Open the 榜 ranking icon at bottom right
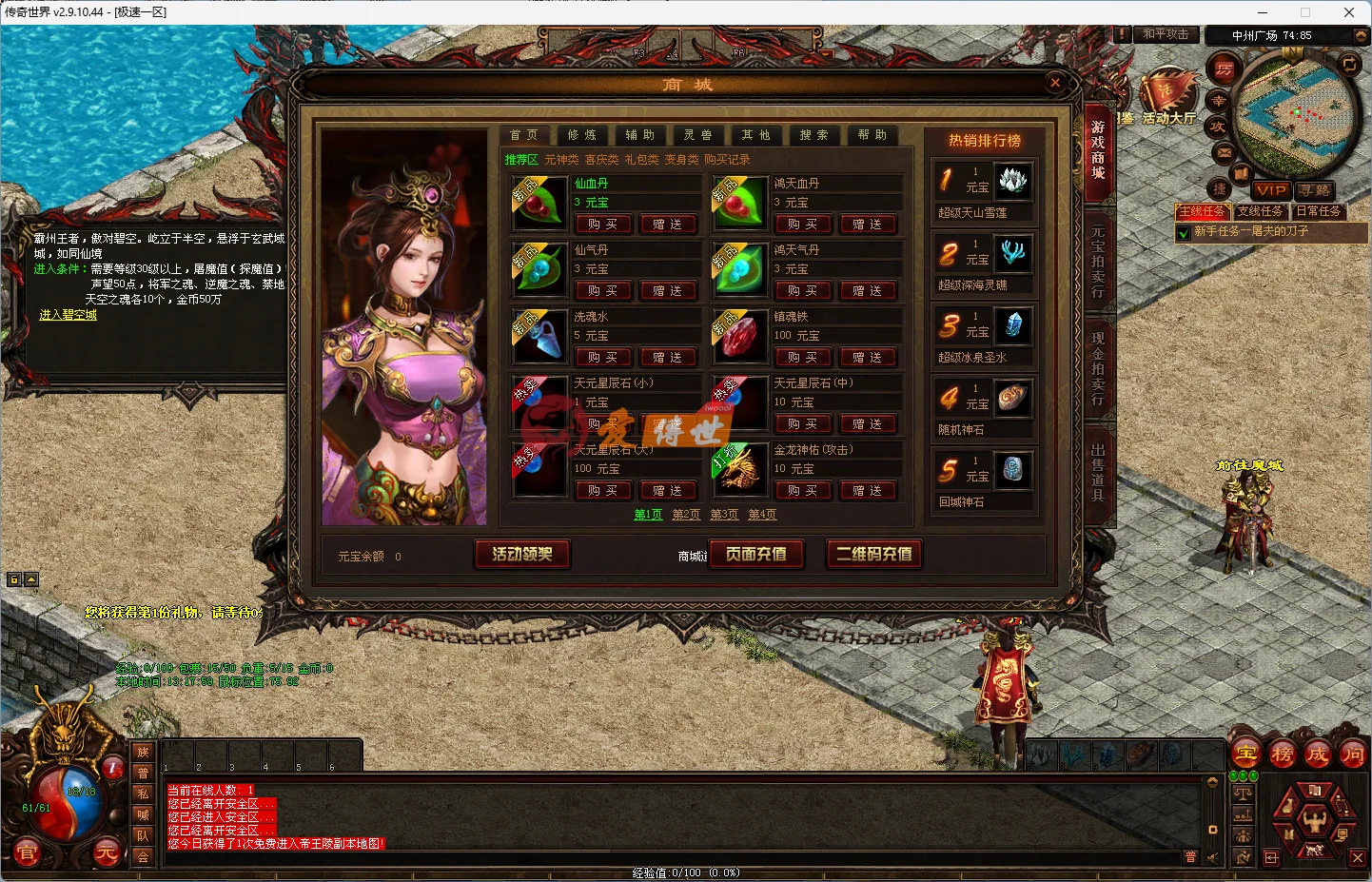 point(1283,754)
